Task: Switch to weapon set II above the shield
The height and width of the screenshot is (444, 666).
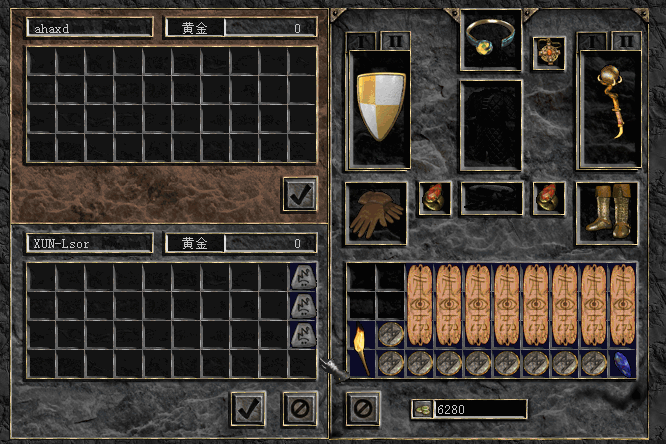Action: point(394,39)
